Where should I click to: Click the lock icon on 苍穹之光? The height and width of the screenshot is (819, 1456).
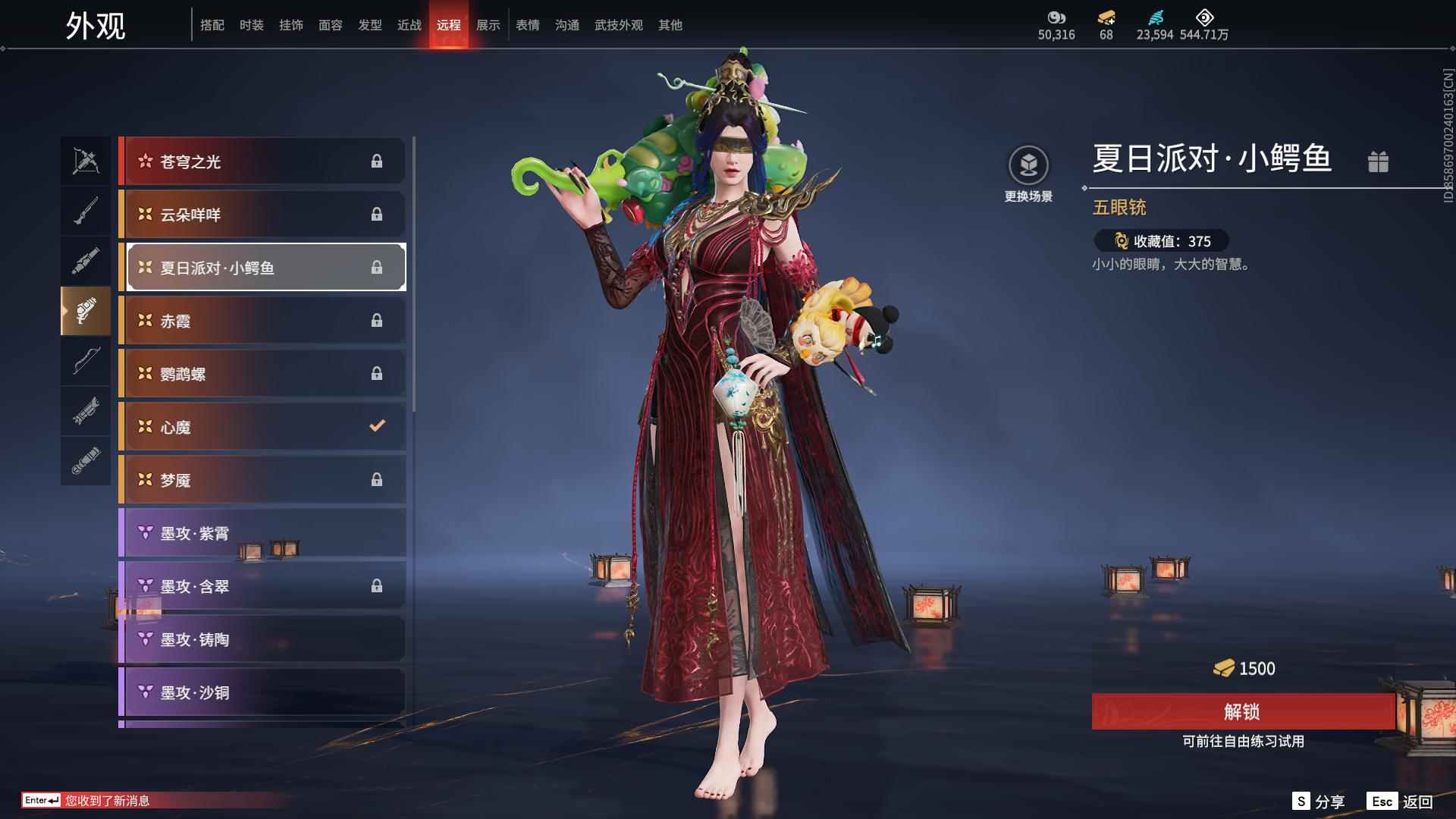tap(377, 161)
